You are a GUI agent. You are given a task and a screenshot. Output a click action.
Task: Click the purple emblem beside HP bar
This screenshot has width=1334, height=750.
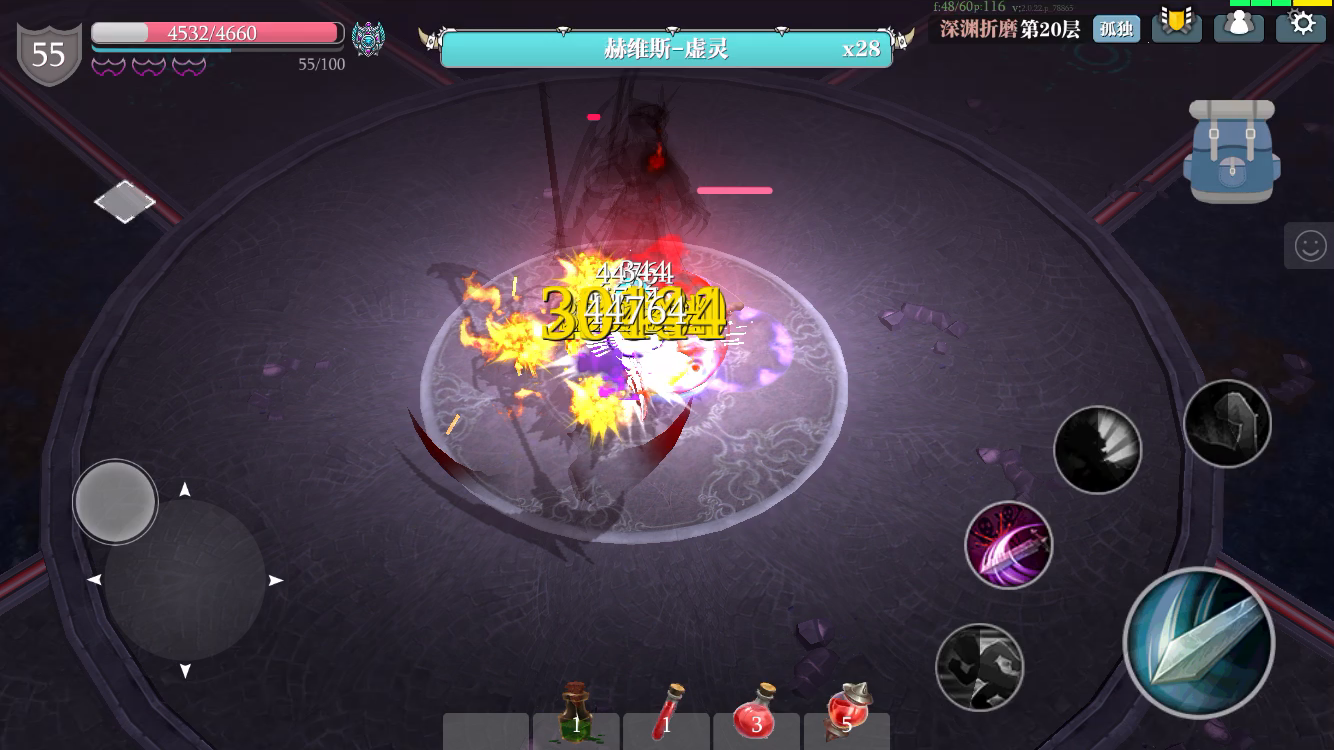[368, 38]
